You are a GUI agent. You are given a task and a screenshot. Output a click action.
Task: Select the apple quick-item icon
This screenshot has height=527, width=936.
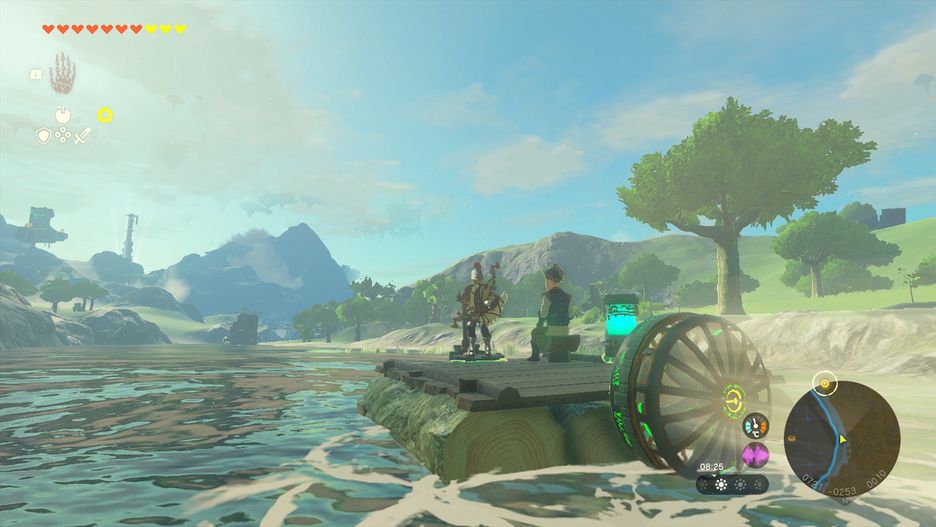[62, 116]
